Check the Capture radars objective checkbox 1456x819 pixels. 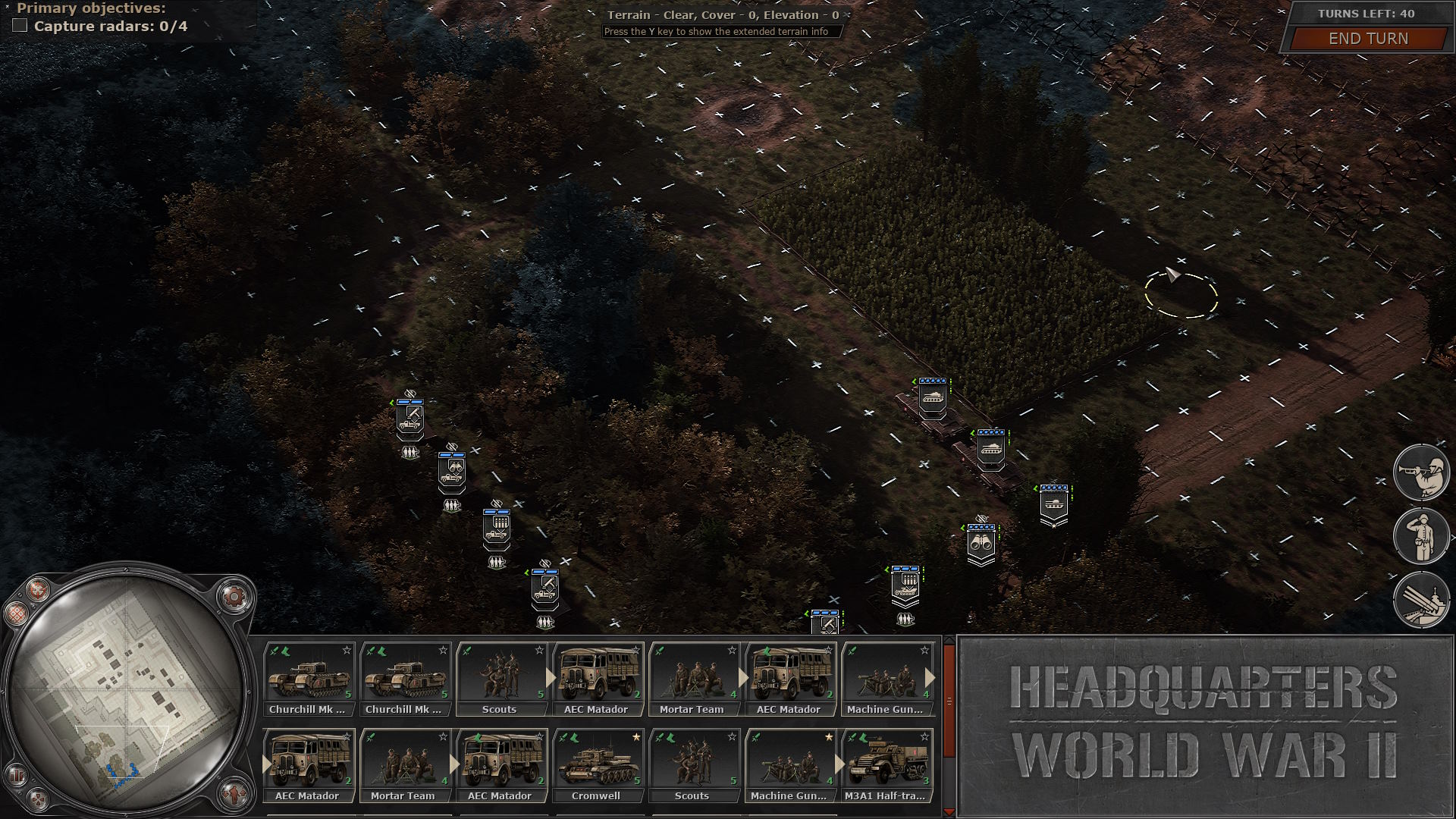[x=19, y=25]
